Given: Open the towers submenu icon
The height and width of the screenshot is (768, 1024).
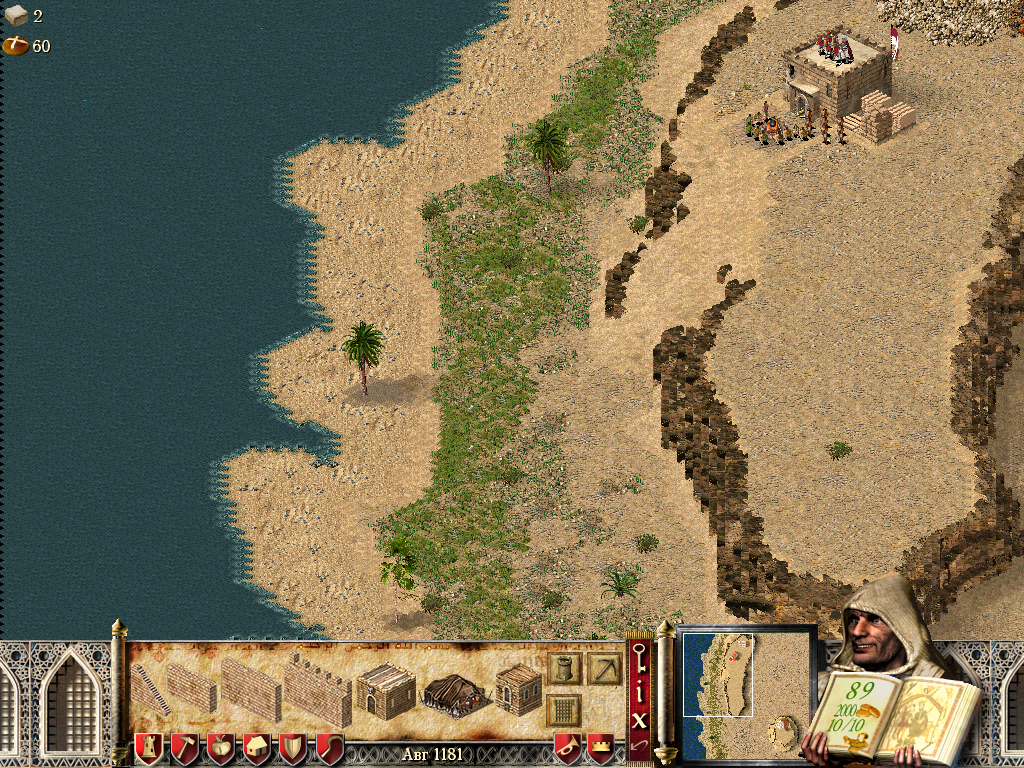Looking at the screenshot, I should point(563,669).
